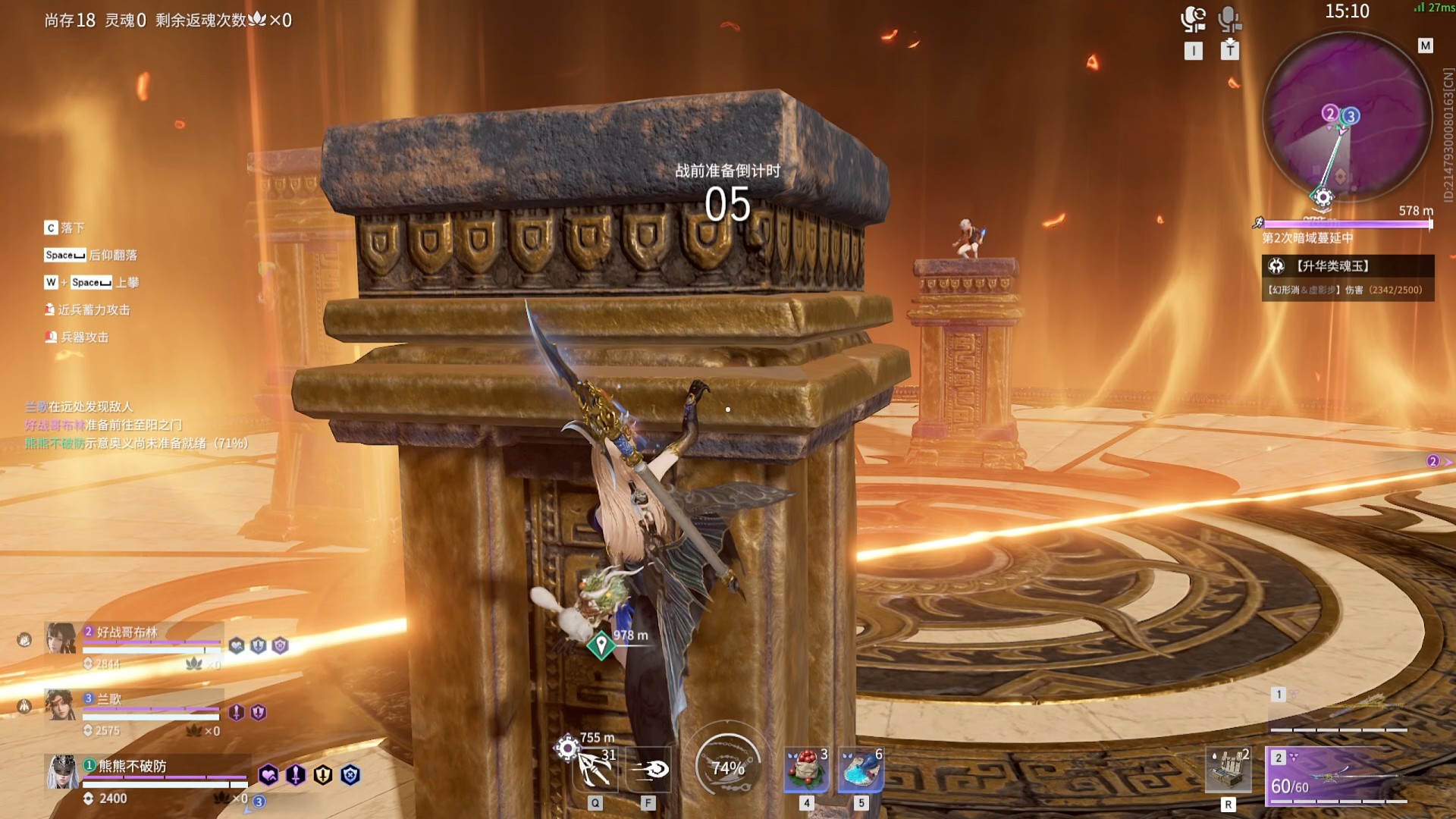The width and height of the screenshot is (1456, 819).
Task: Toggle the microphone icon
Action: (1229, 19)
